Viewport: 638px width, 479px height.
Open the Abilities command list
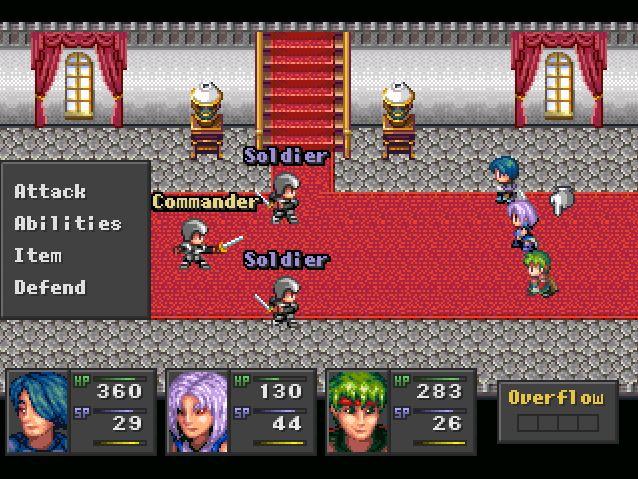(67, 223)
